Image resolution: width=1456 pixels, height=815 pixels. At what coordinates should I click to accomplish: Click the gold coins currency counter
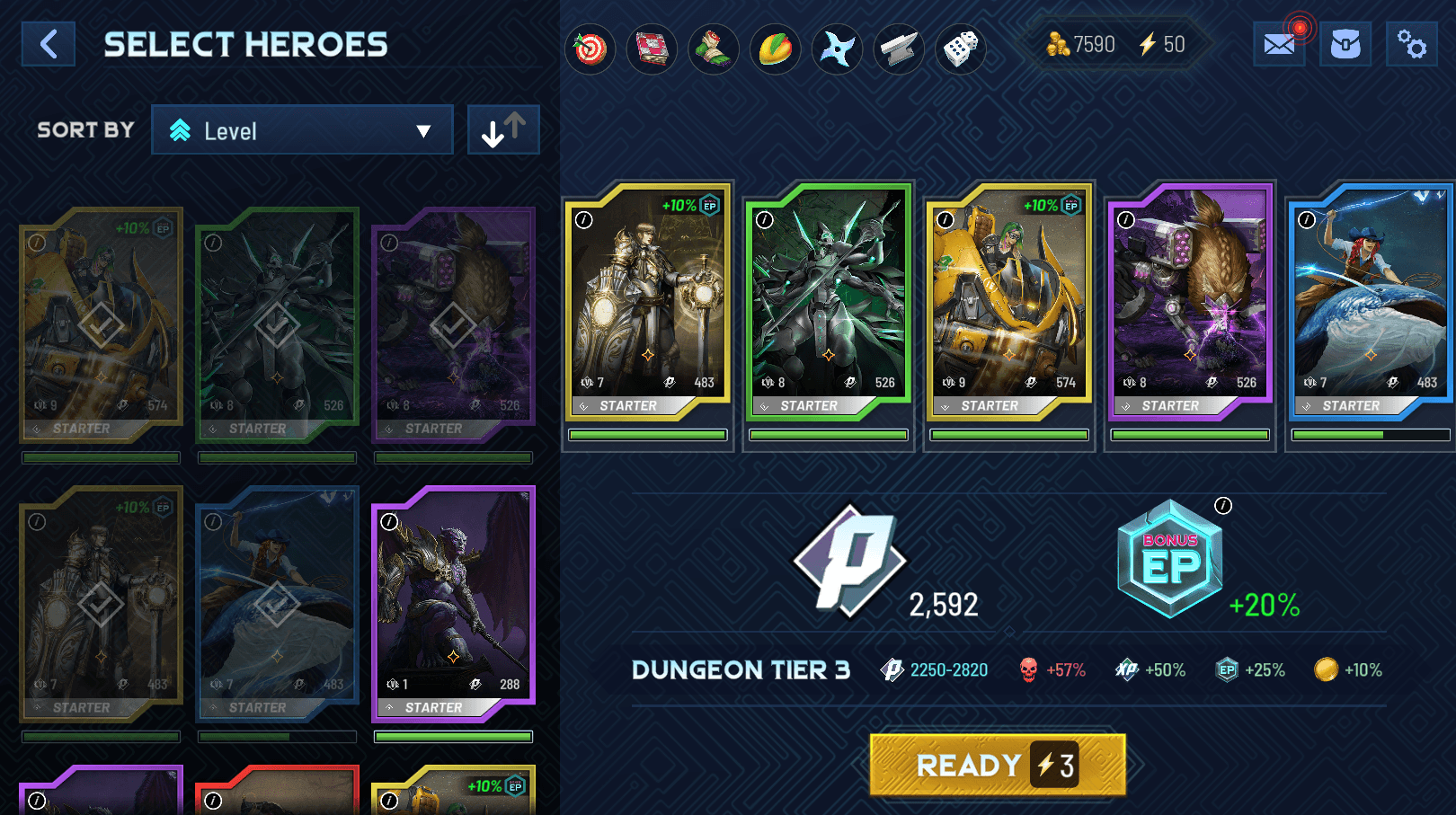pyautogui.click(x=1080, y=44)
